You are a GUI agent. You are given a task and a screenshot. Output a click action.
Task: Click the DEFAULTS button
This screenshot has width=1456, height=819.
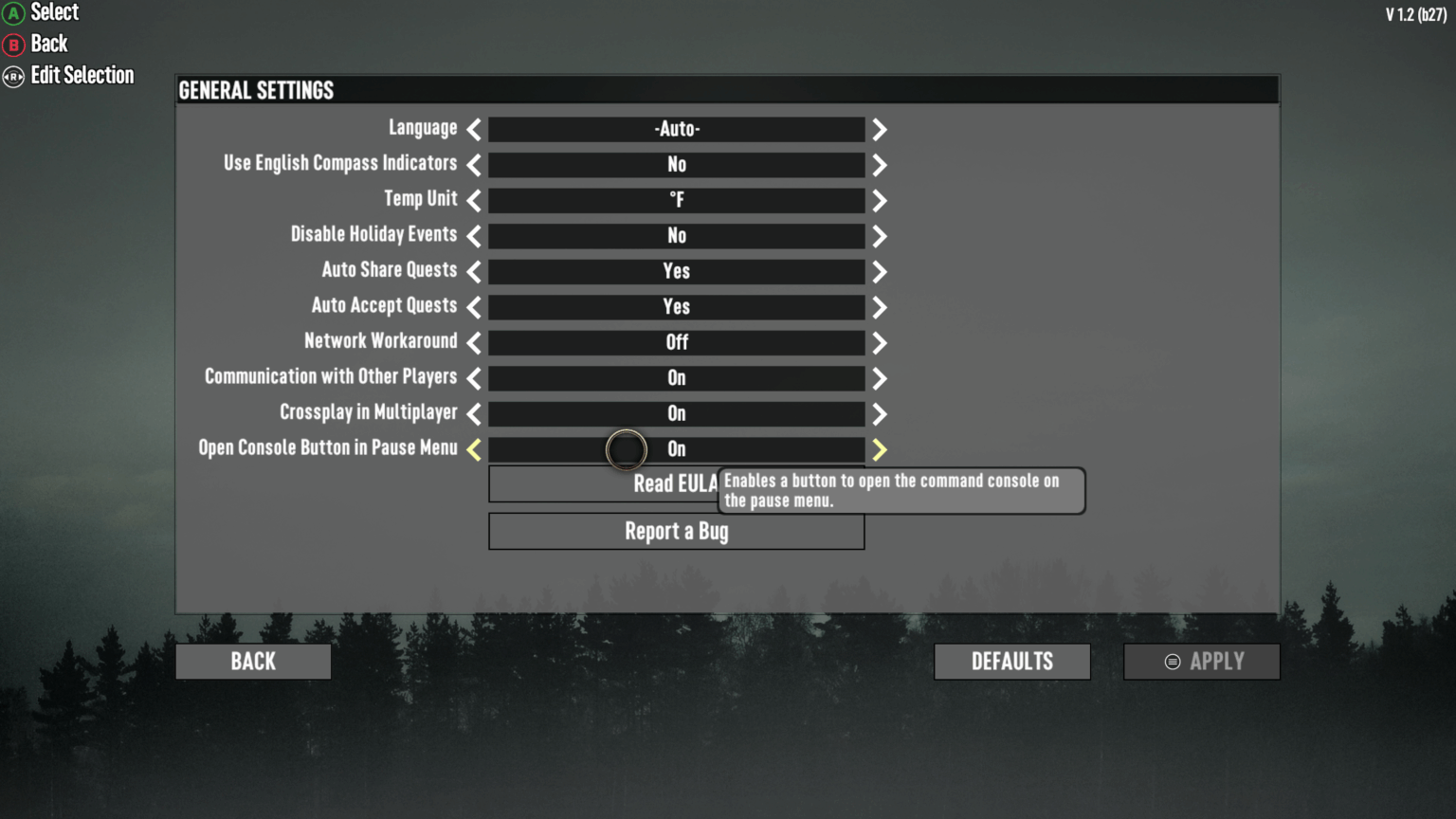(x=1011, y=661)
